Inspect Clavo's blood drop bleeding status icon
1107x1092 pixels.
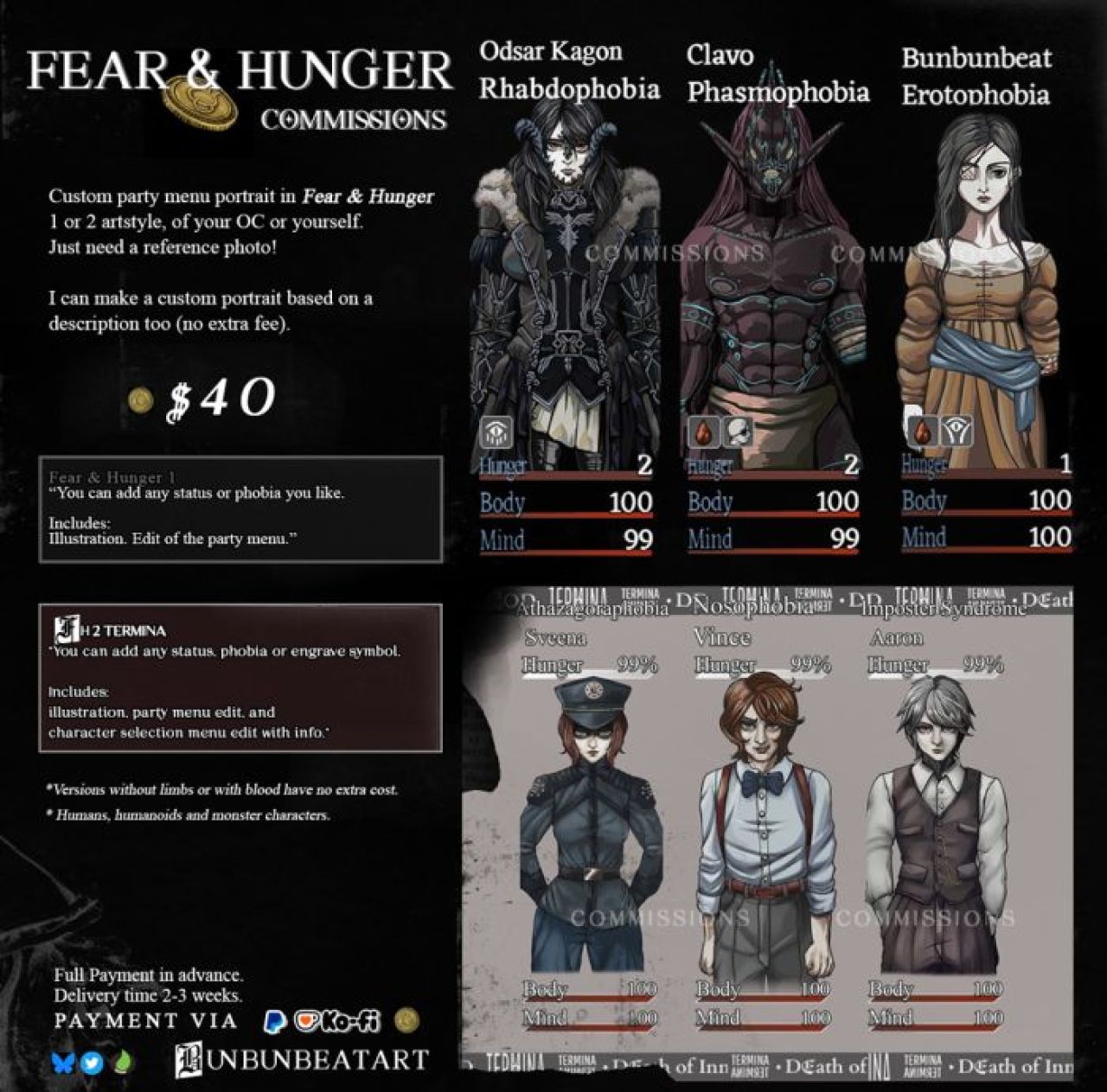click(703, 431)
